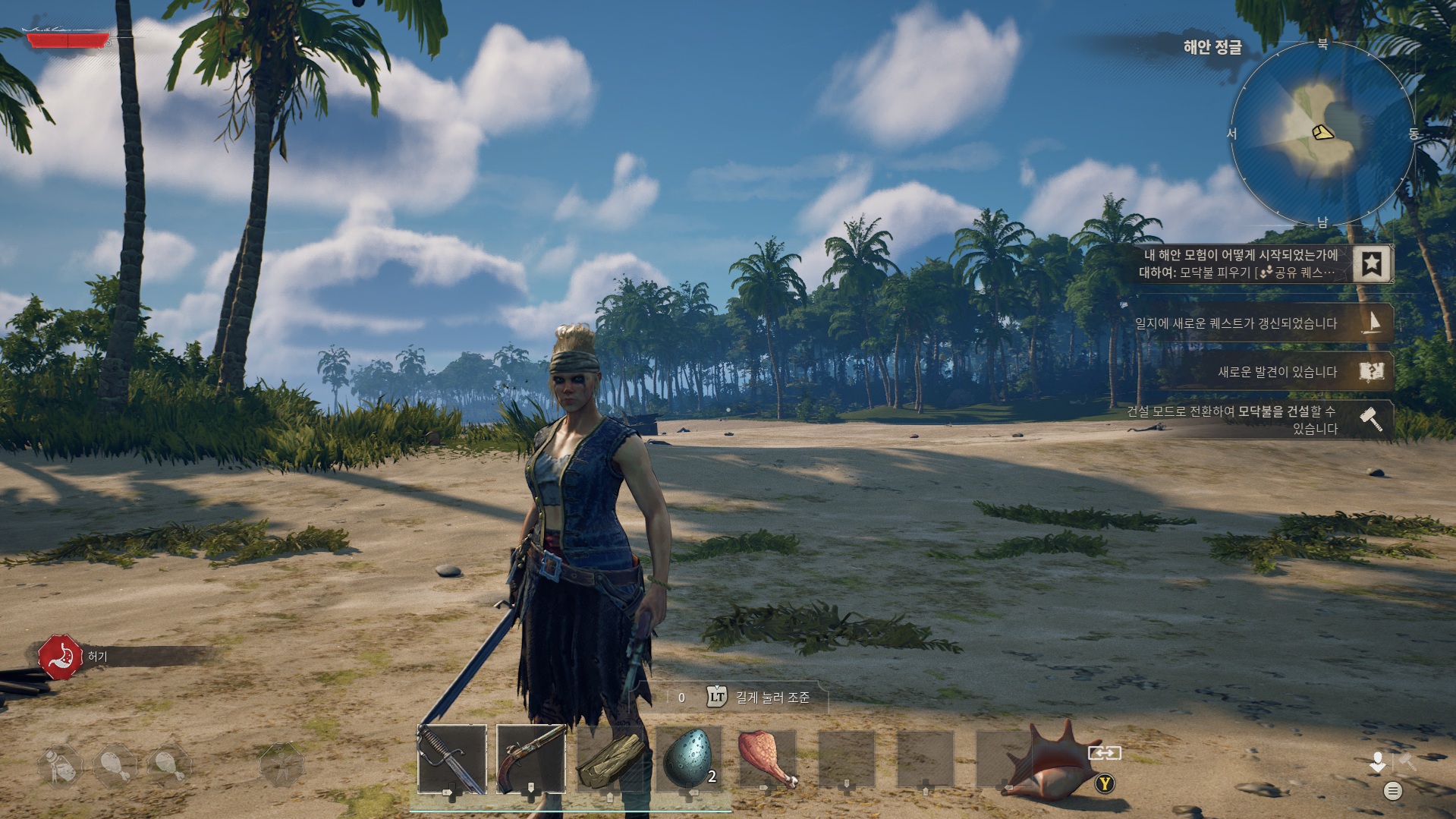View the new discovery notification

pyautogui.click(x=1290, y=372)
